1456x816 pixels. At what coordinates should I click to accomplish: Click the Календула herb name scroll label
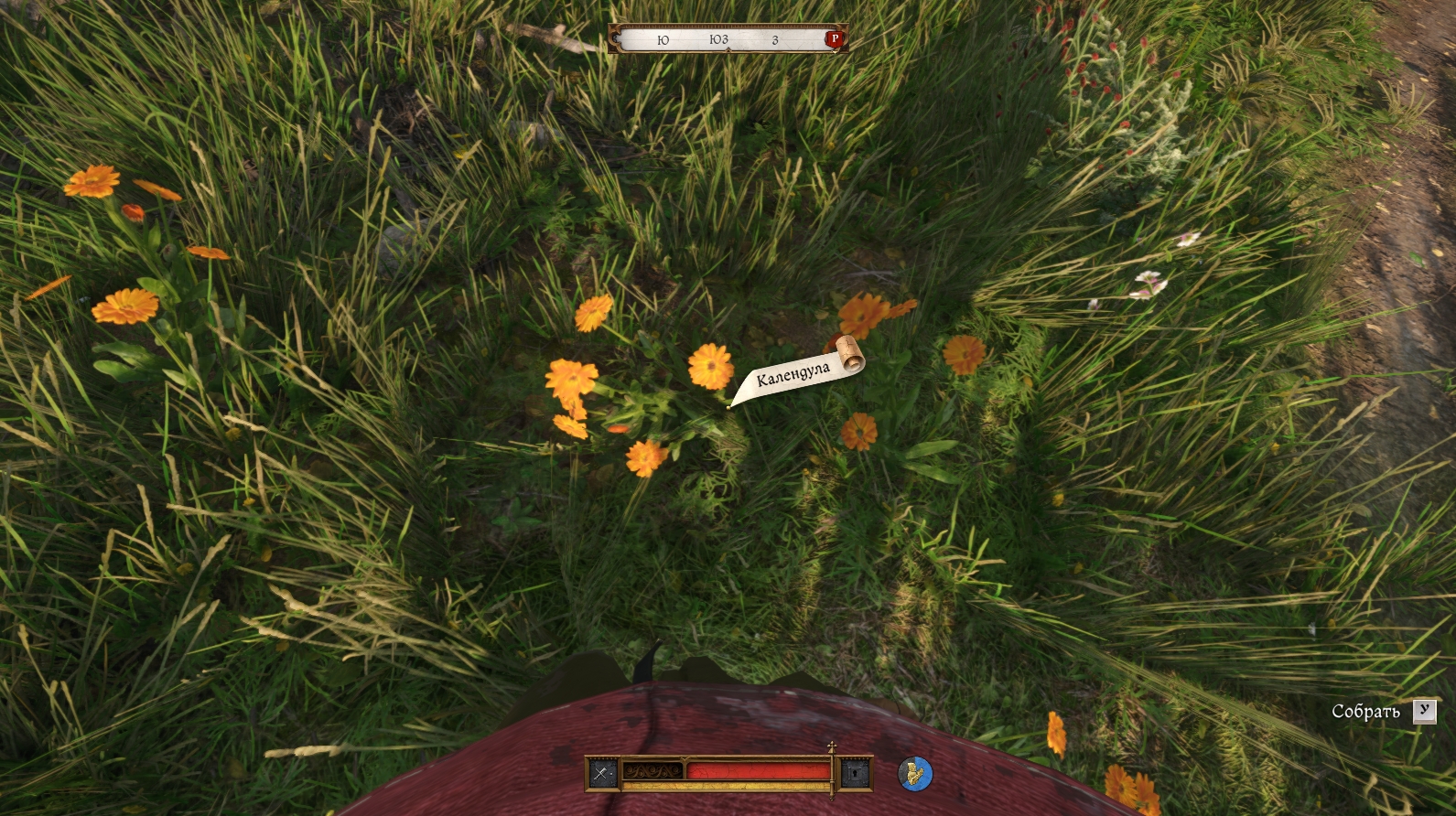[794, 373]
